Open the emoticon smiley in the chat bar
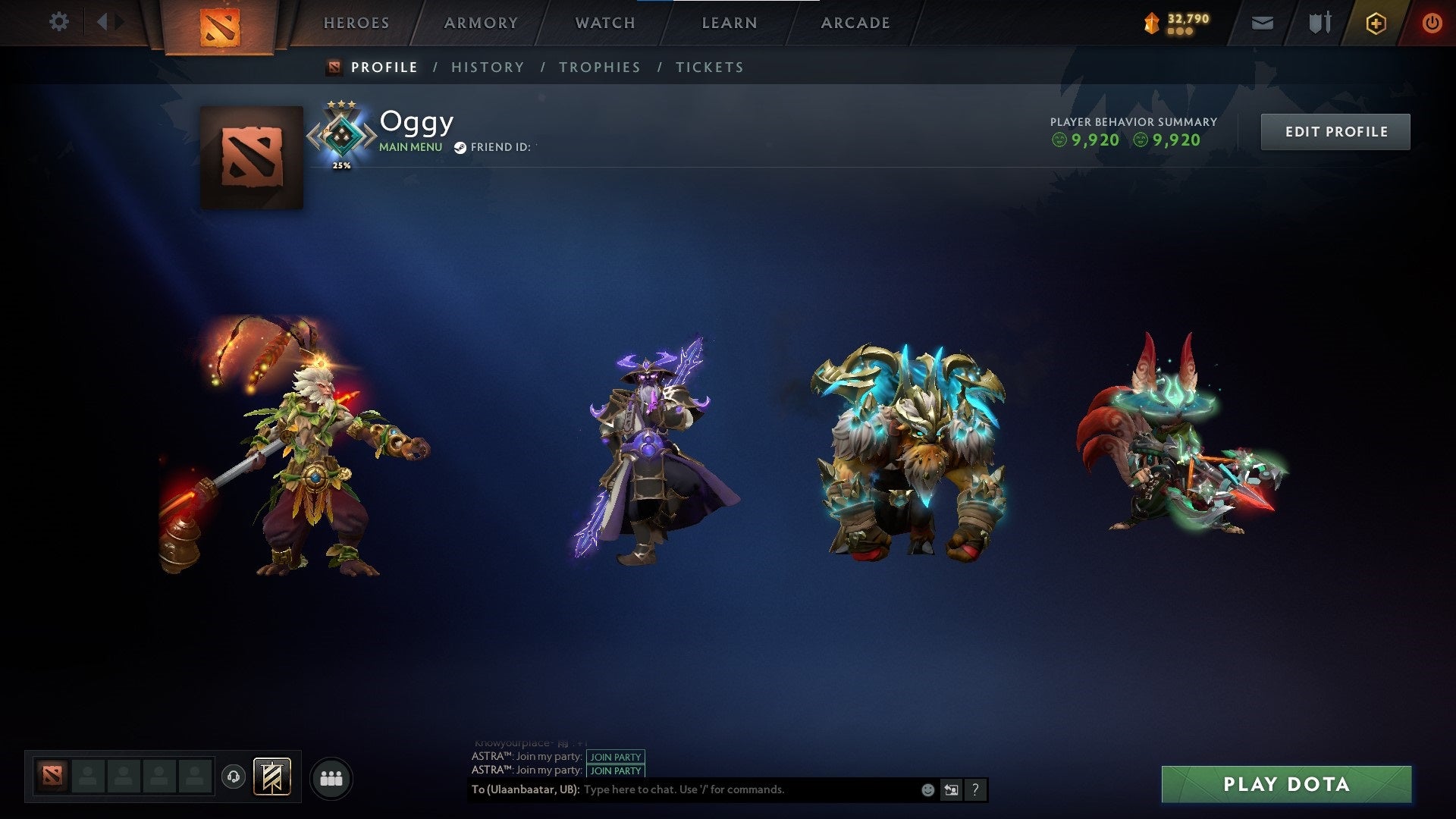The height and width of the screenshot is (819, 1456). pyautogui.click(x=928, y=789)
